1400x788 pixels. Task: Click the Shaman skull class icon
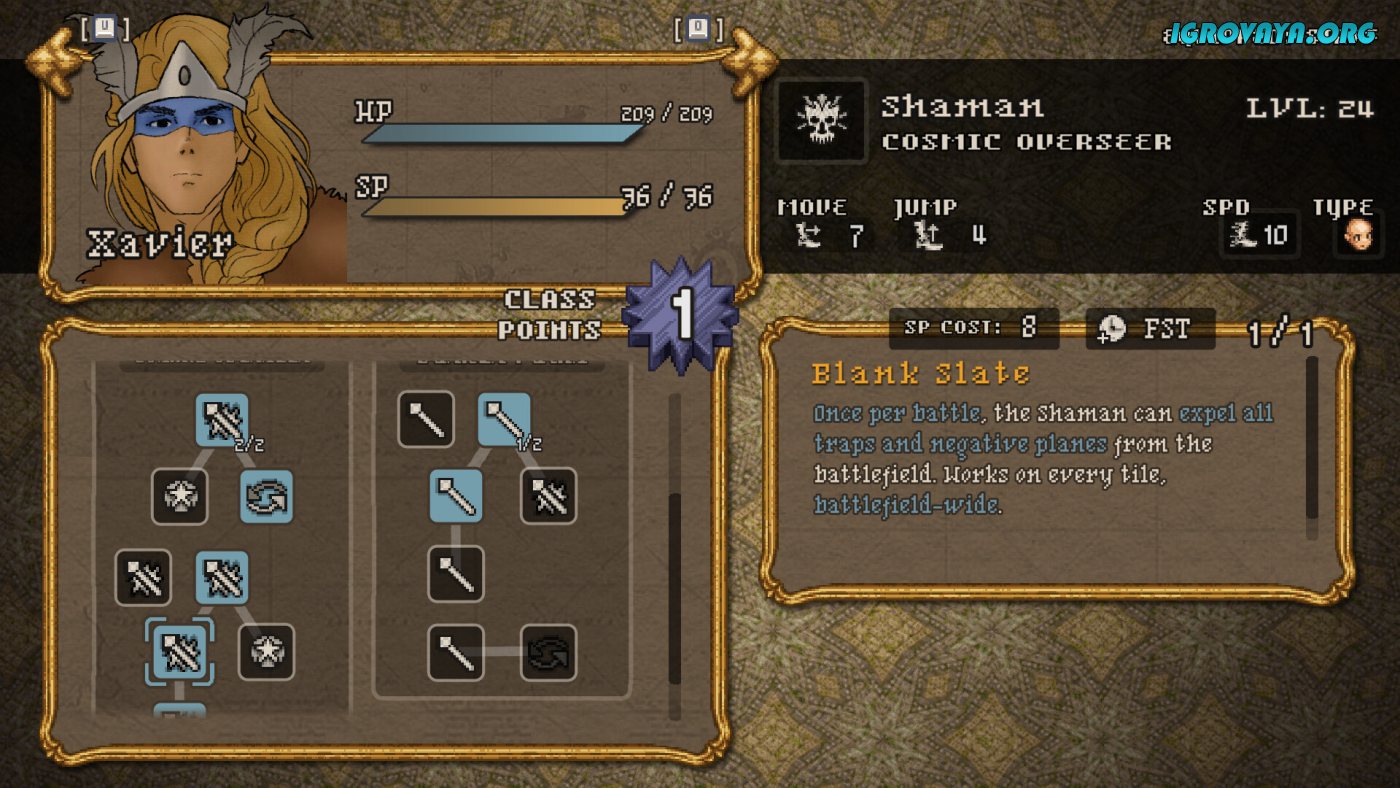[822, 122]
